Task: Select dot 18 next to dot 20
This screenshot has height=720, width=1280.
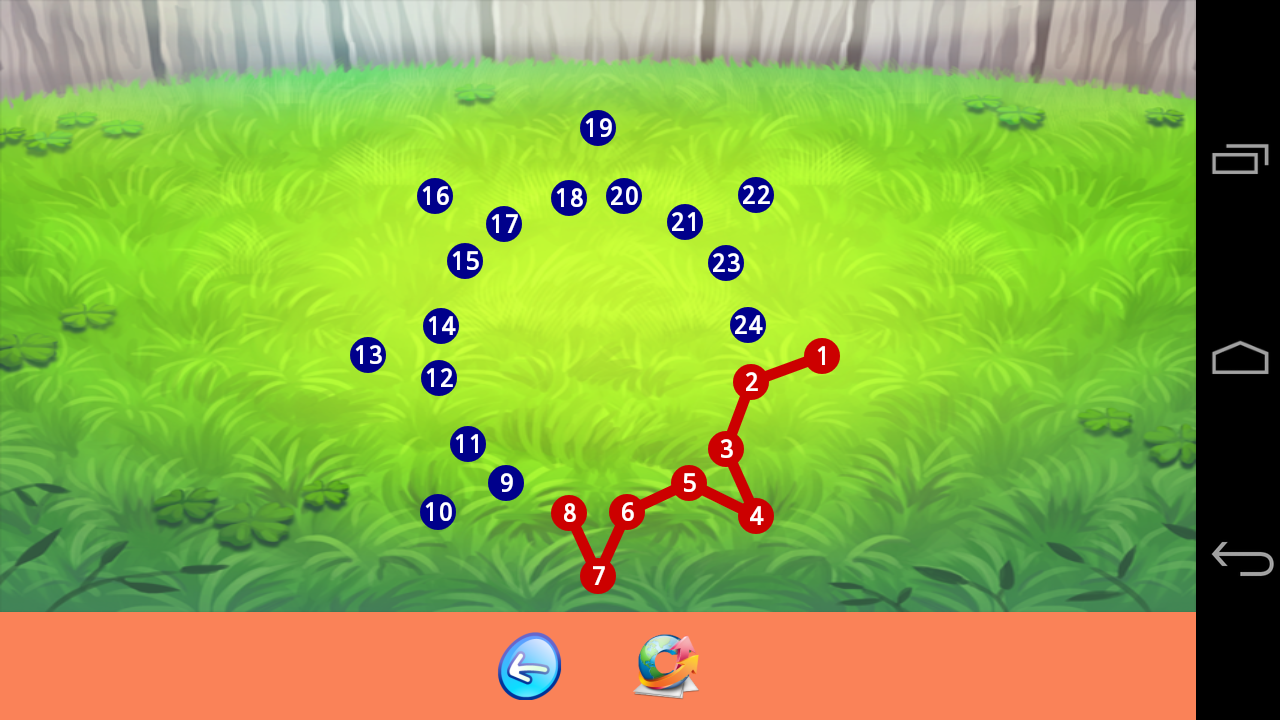Action: 567,199
